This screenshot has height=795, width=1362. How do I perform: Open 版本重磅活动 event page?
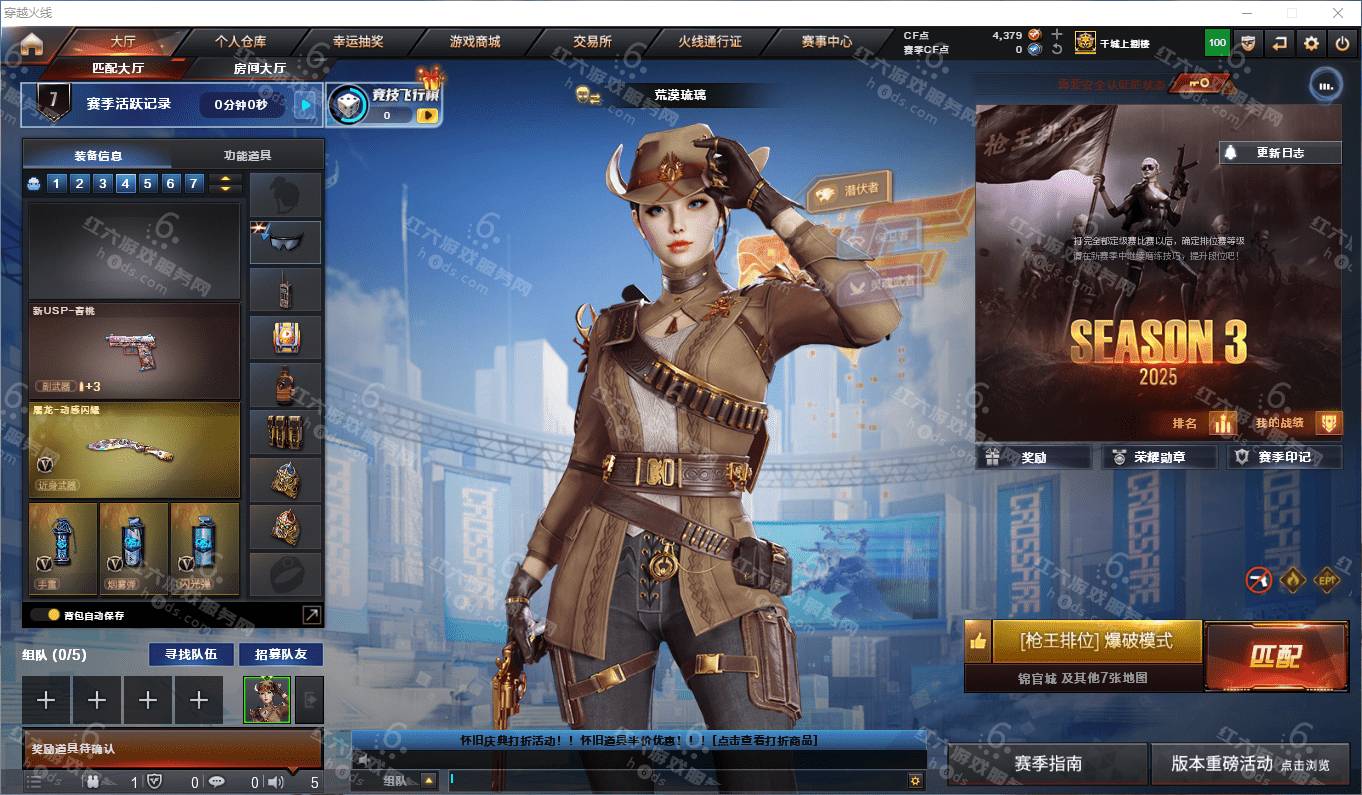tap(1251, 763)
